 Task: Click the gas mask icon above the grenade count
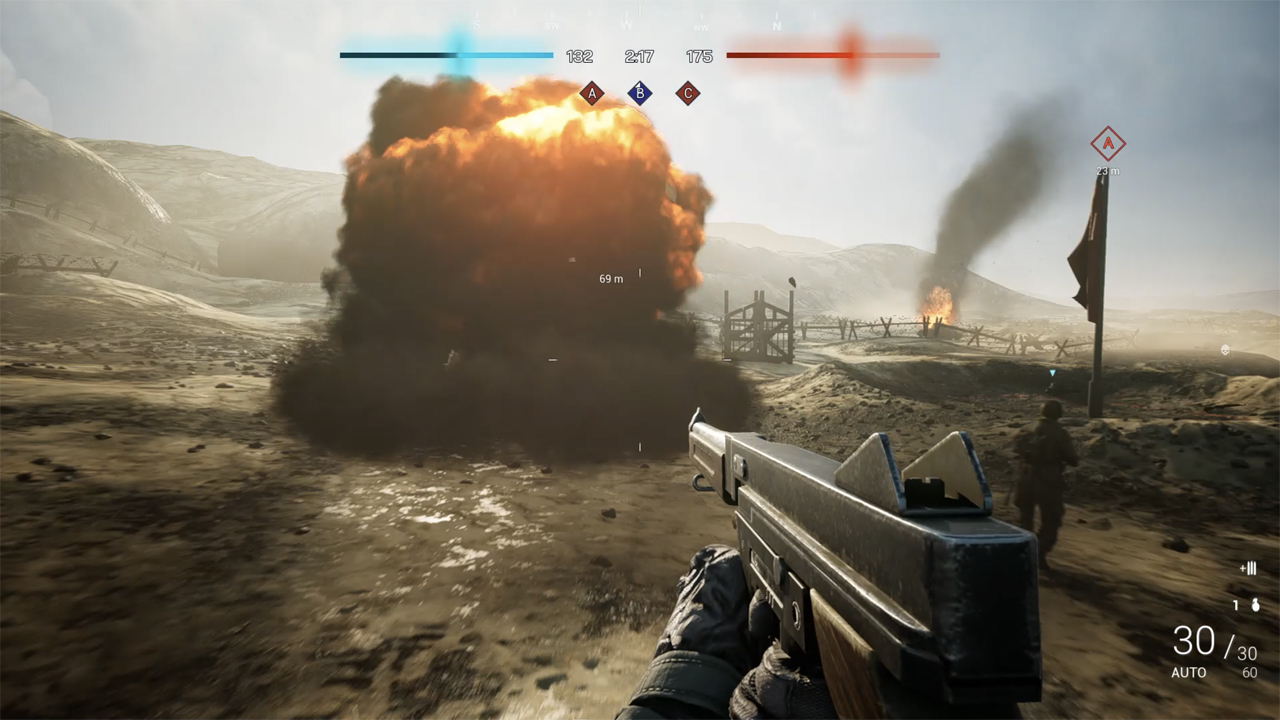[x=1251, y=568]
